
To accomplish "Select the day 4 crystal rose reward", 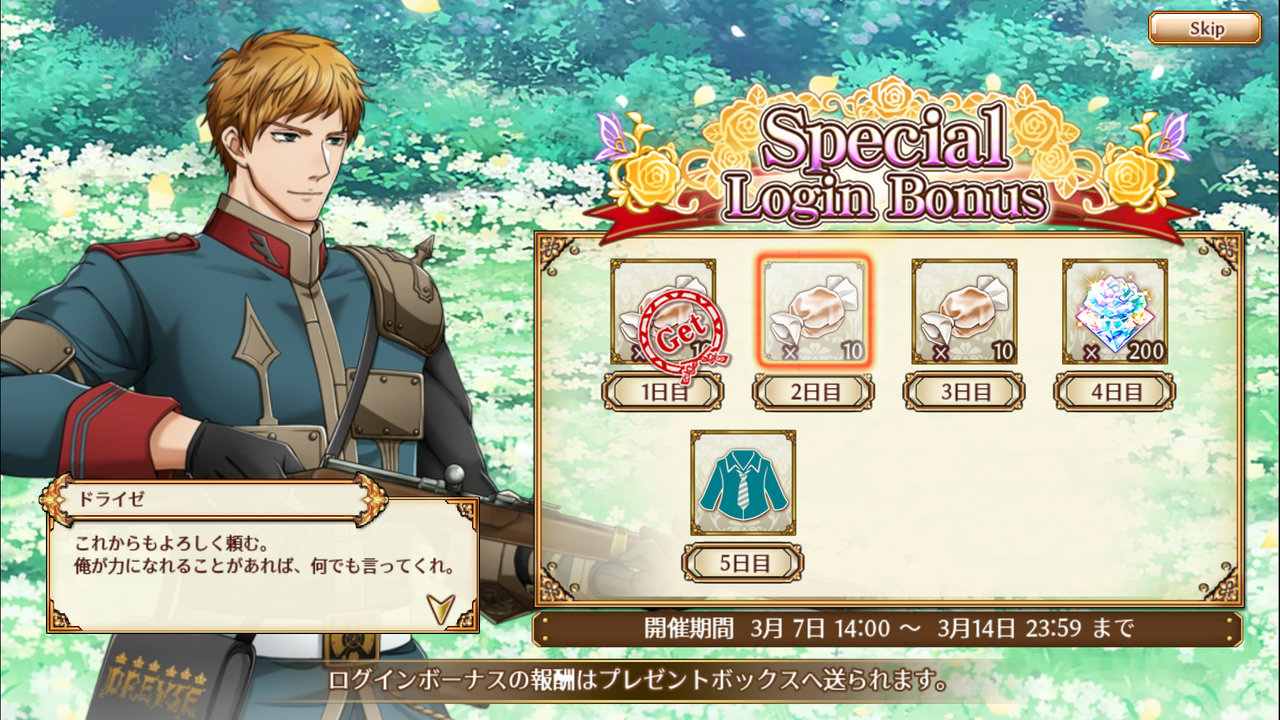I will click(x=1114, y=312).
